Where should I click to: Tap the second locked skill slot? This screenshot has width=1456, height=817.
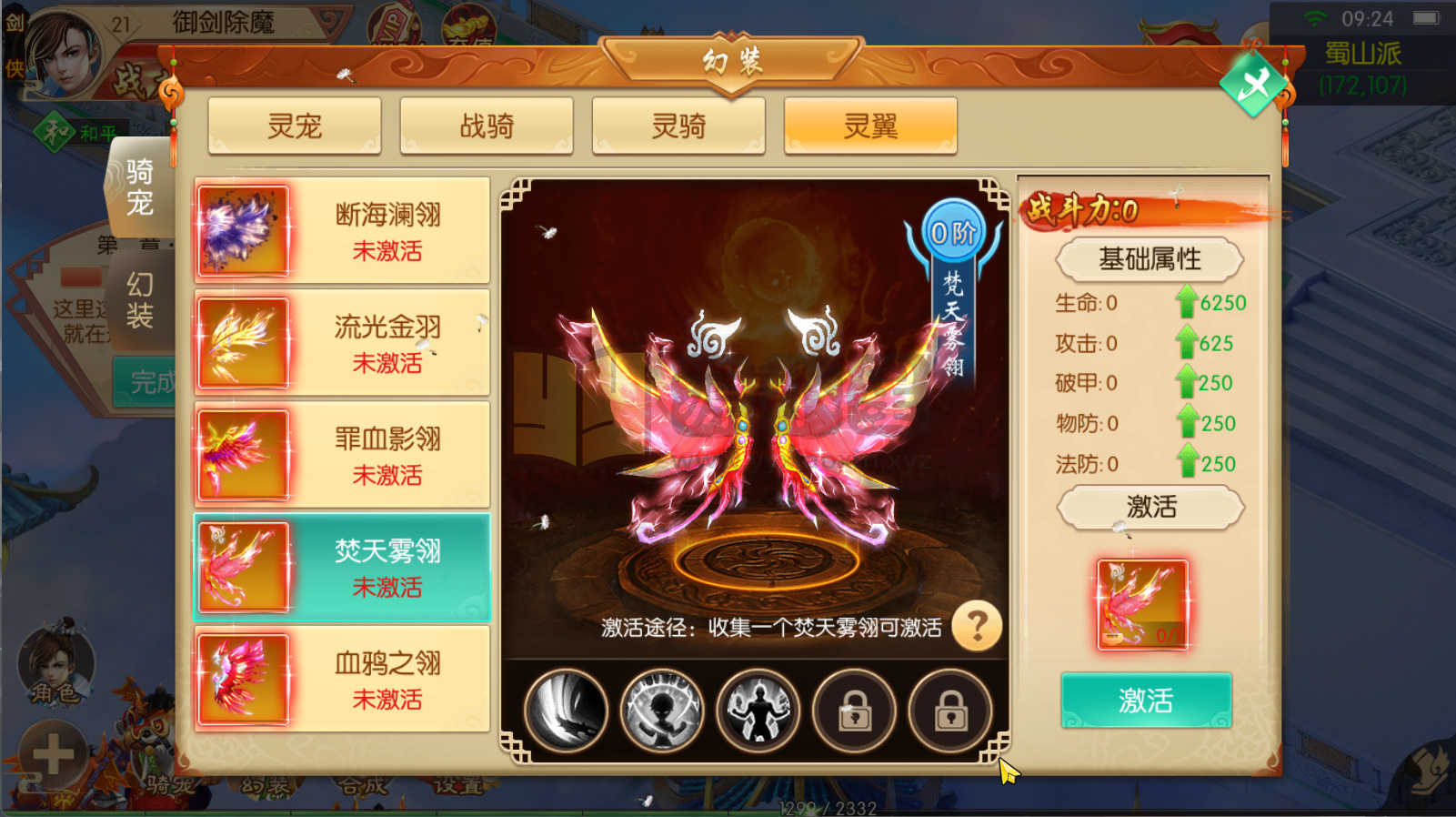(x=949, y=711)
